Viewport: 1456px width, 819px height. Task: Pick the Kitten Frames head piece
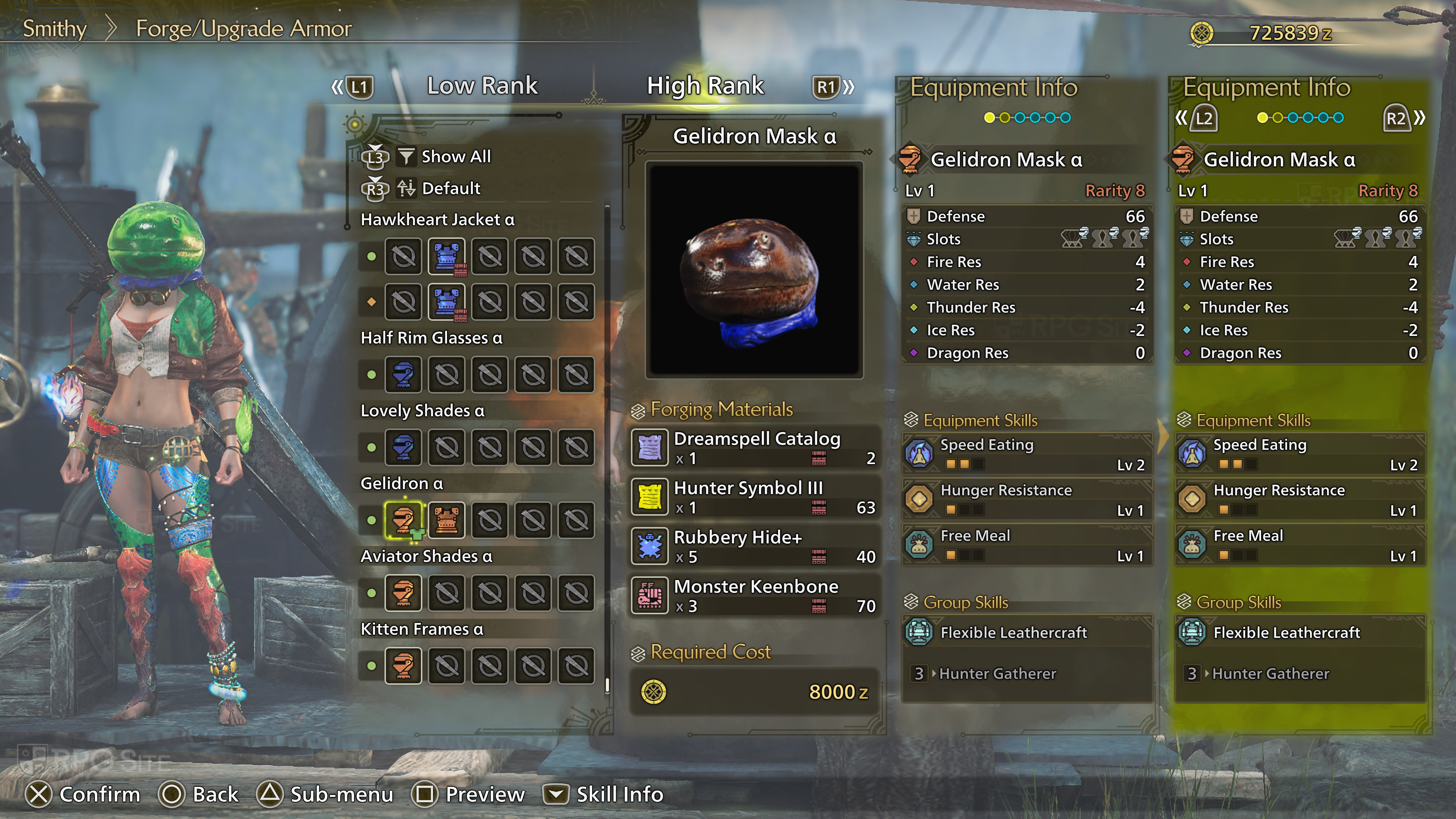pyautogui.click(x=403, y=665)
